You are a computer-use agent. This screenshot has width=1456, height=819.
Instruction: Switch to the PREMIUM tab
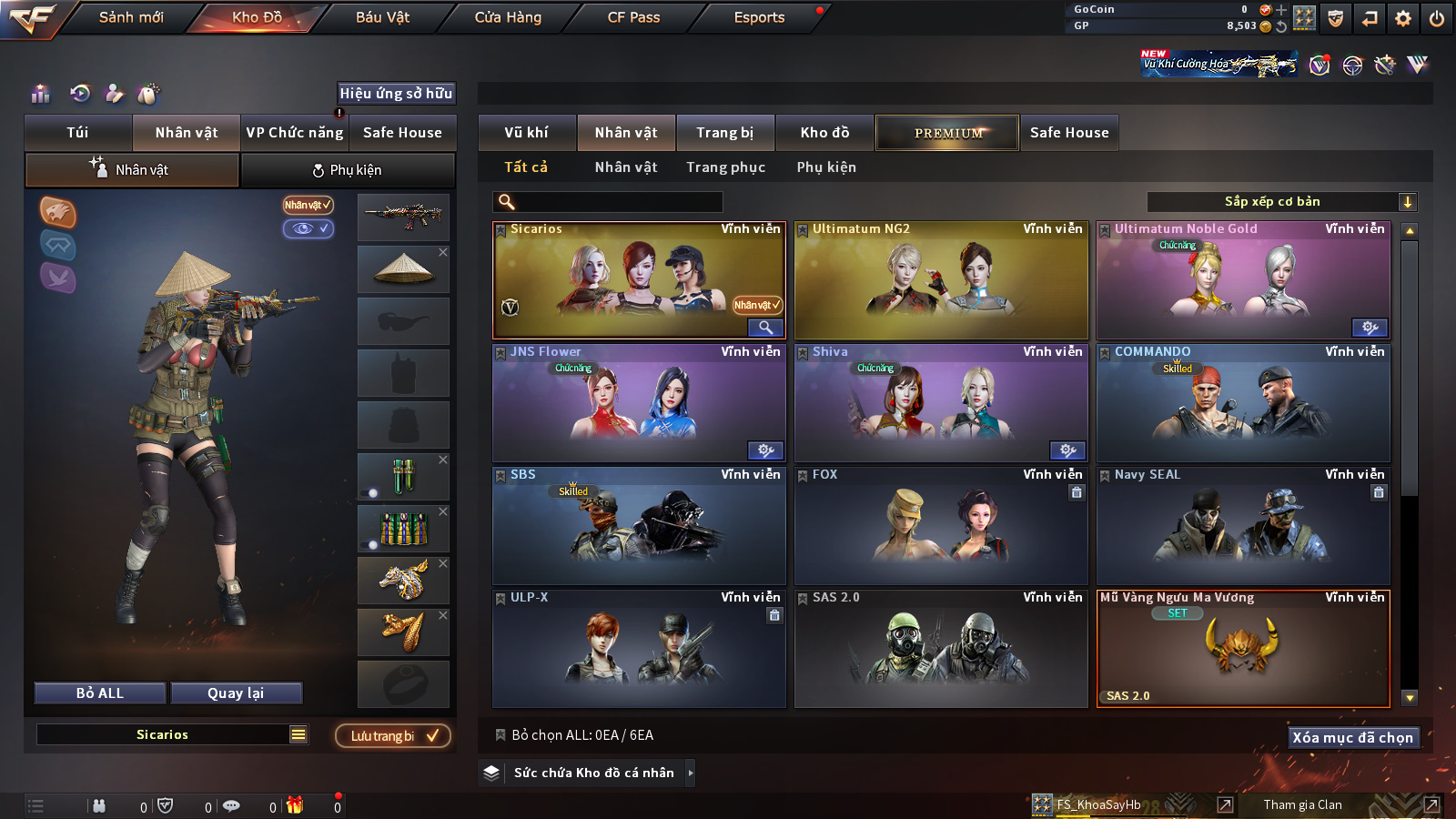[947, 133]
